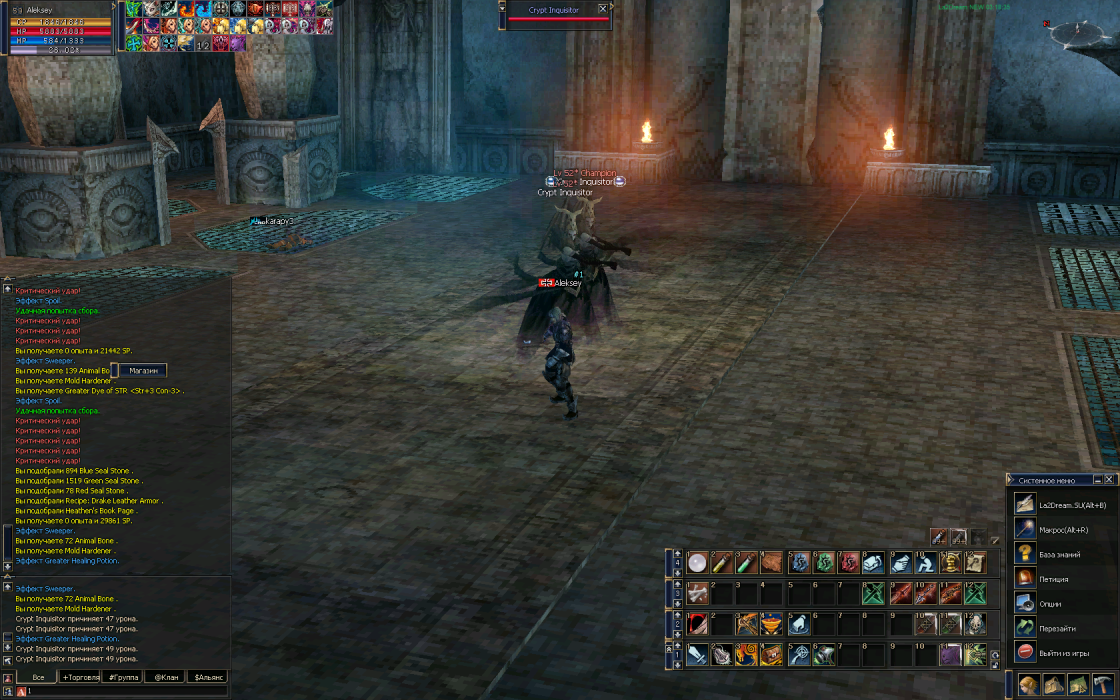
Task: Open База знаний knowledge base
Action: 1060,554
